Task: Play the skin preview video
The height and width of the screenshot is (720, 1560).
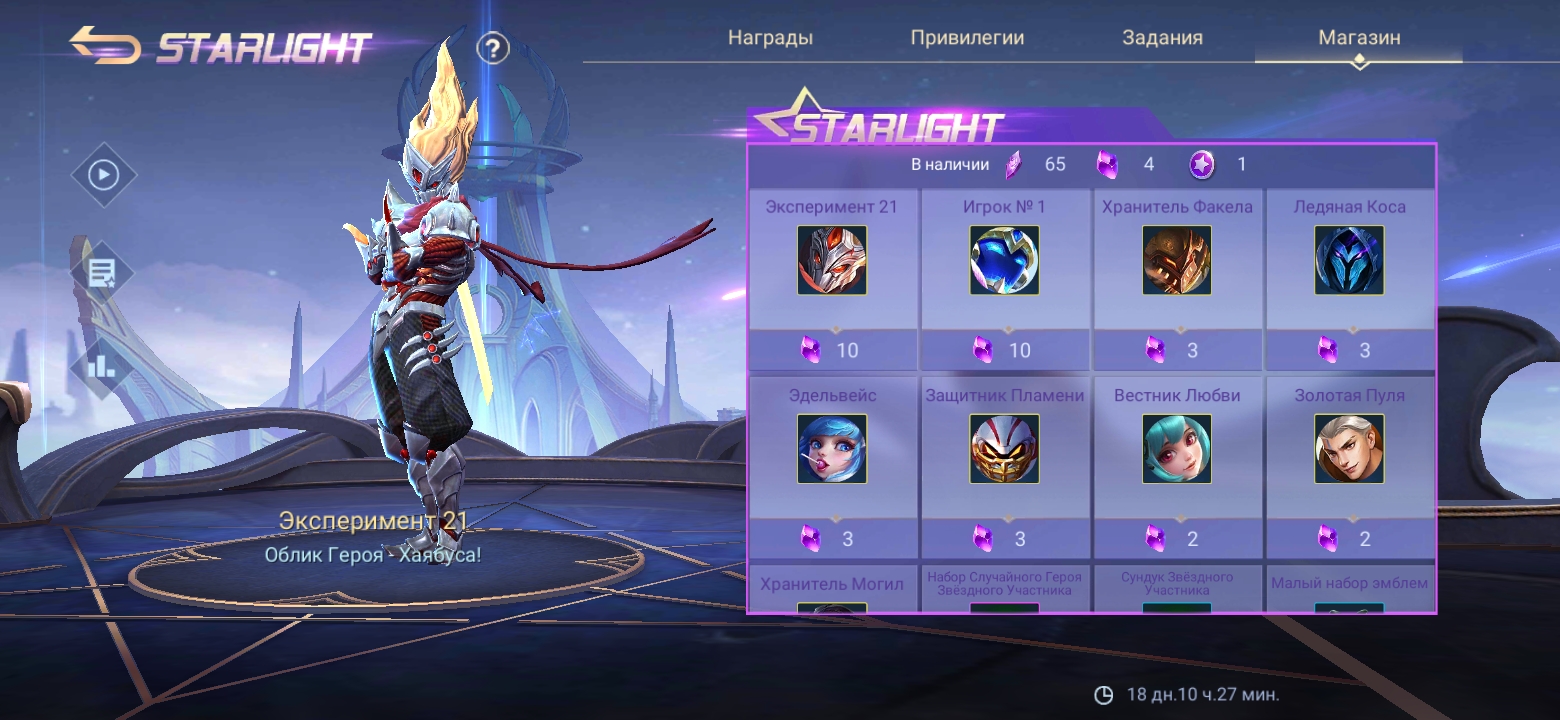Action: [x=103, y=176]
